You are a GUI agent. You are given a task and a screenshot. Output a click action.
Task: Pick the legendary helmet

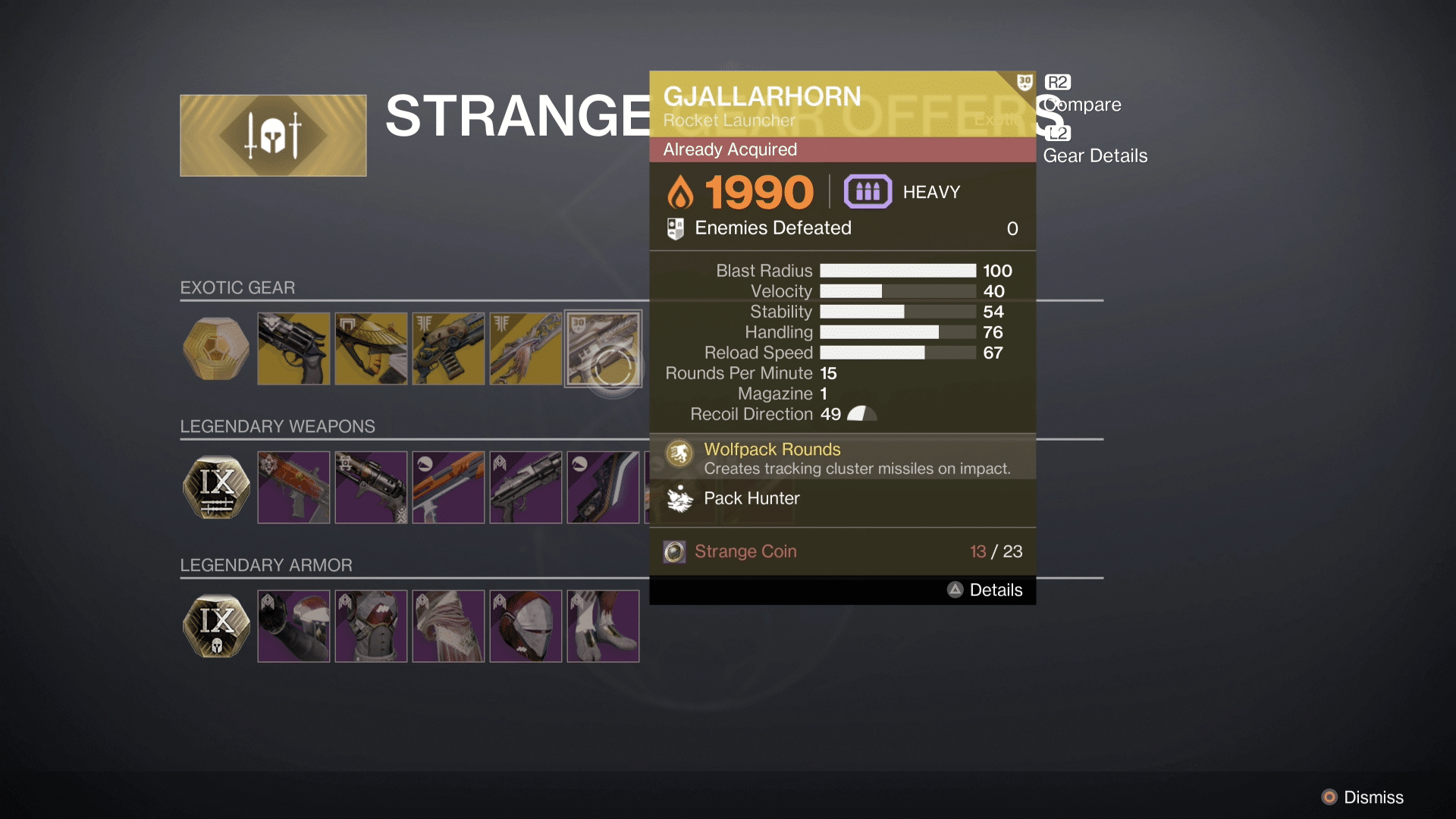tap(526, 626)
